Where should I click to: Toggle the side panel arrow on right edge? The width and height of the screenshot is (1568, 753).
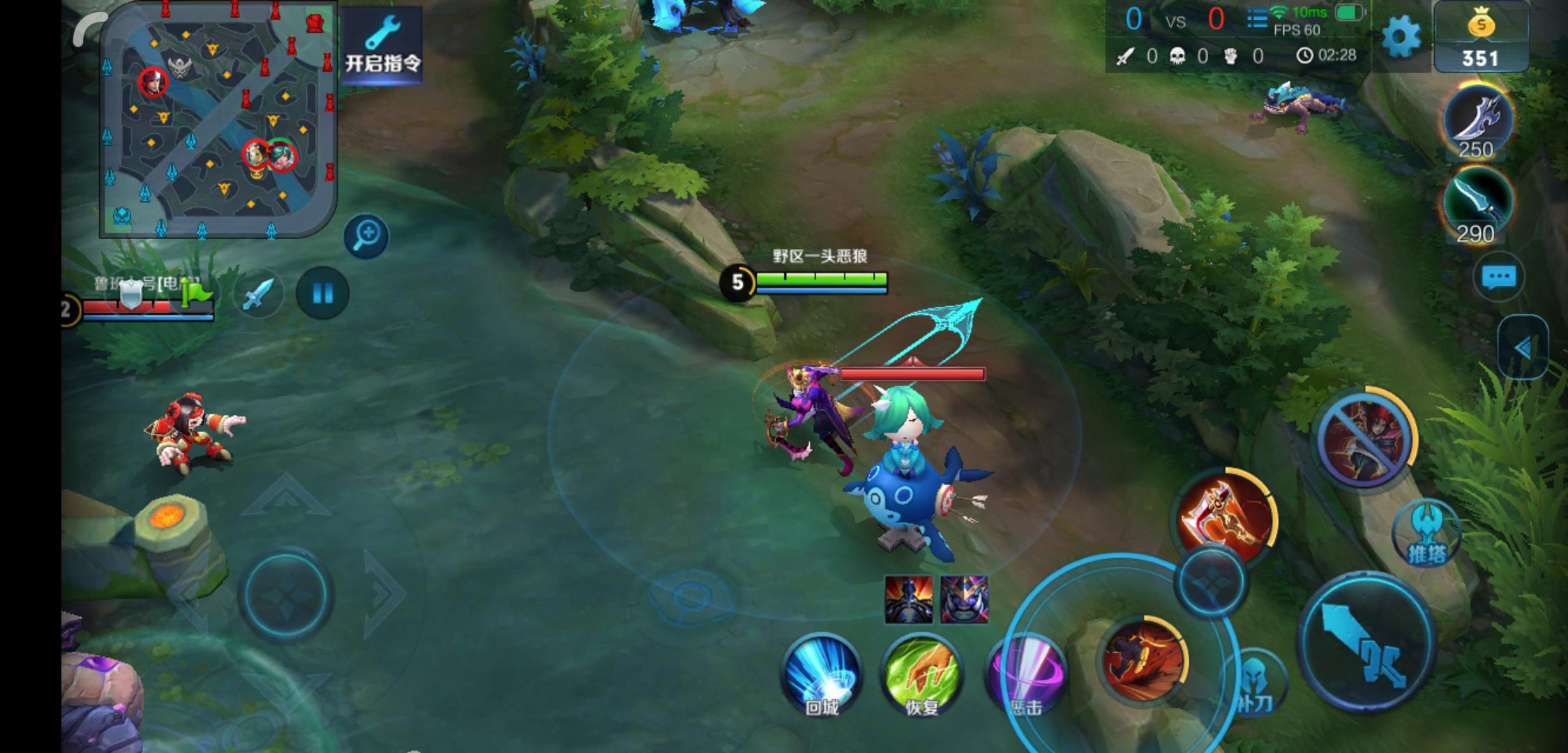pyautogui.click(x=1523, y=347)
